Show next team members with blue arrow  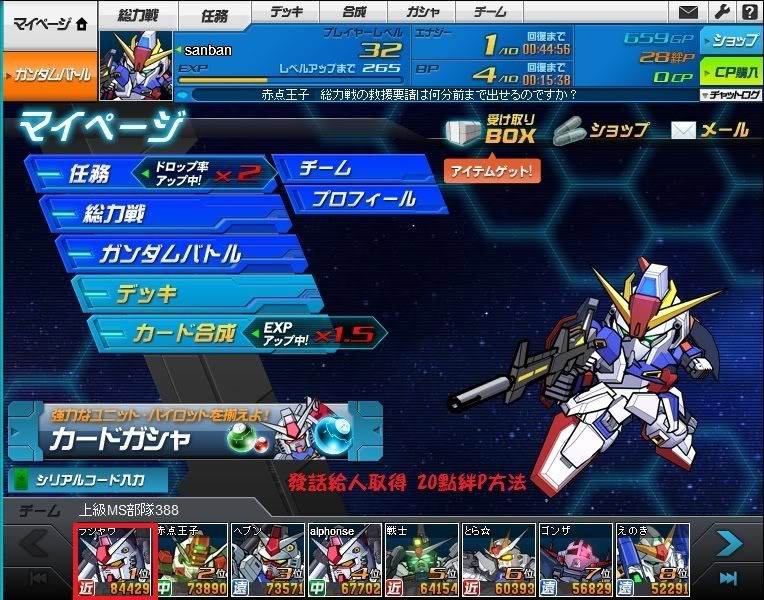727,544
